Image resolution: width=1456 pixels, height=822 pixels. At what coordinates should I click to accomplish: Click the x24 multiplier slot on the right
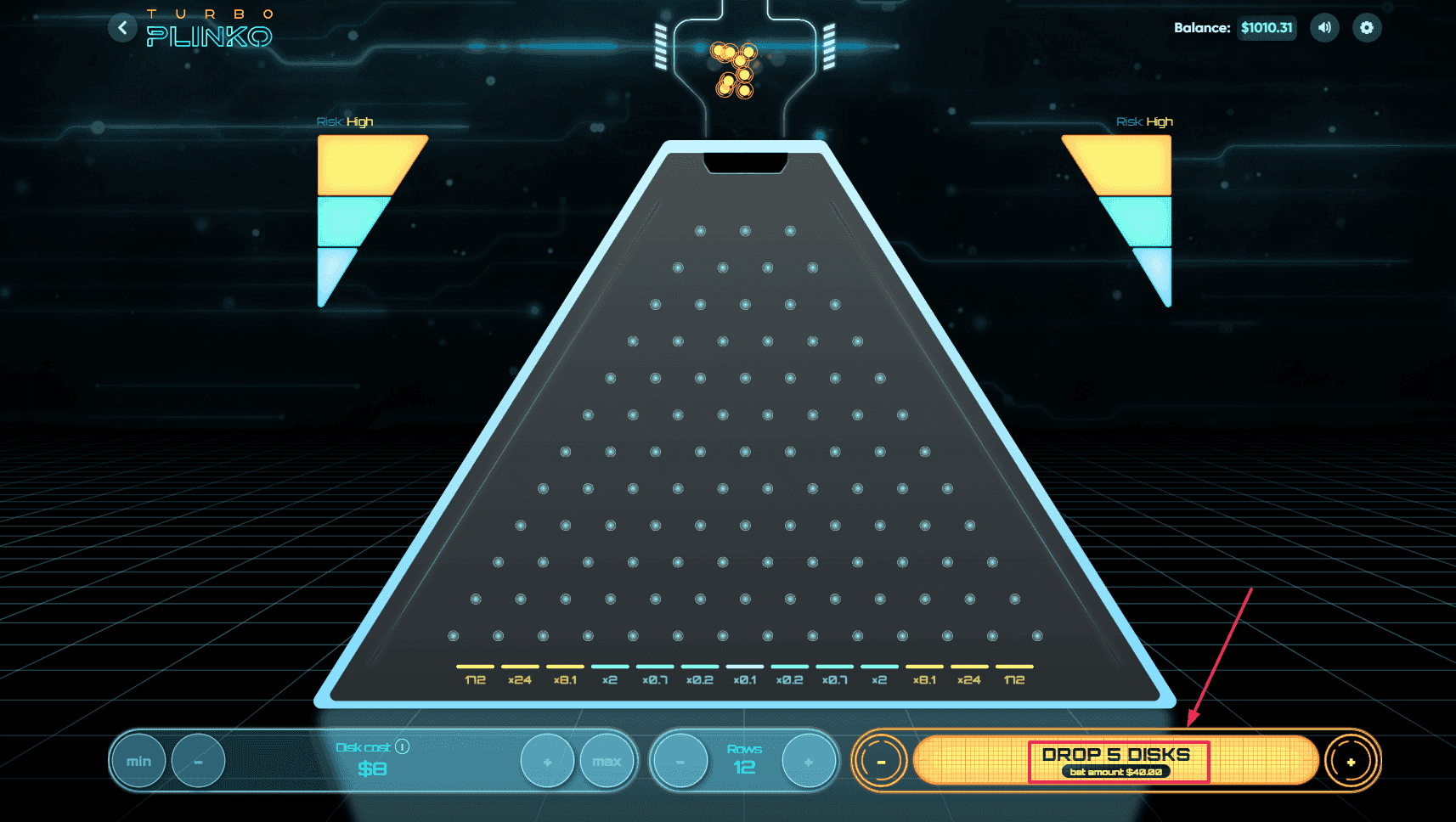pos(969,674)
